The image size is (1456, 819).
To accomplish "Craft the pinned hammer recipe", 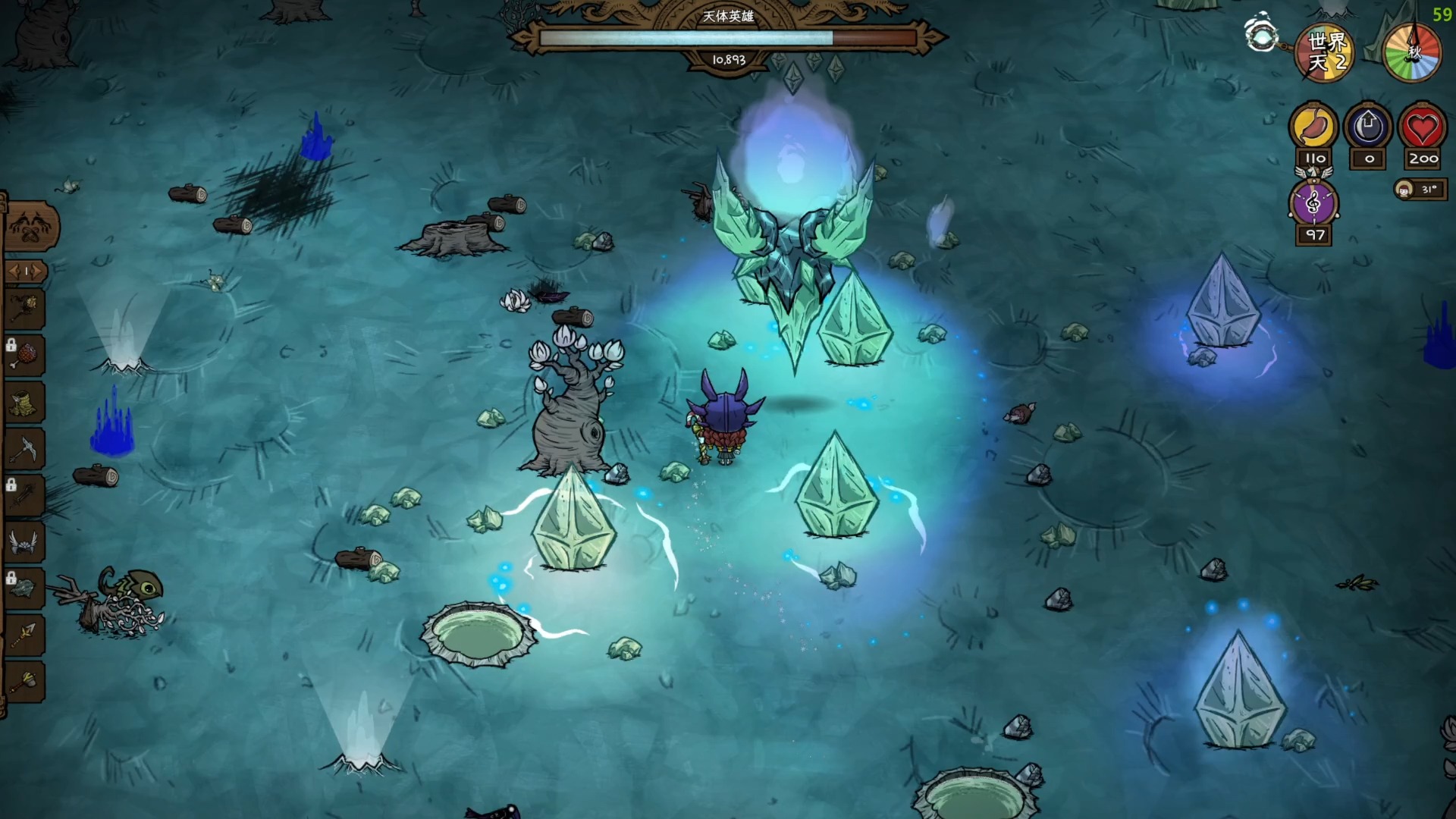I will pyautogui.click(x=24, y=680).
